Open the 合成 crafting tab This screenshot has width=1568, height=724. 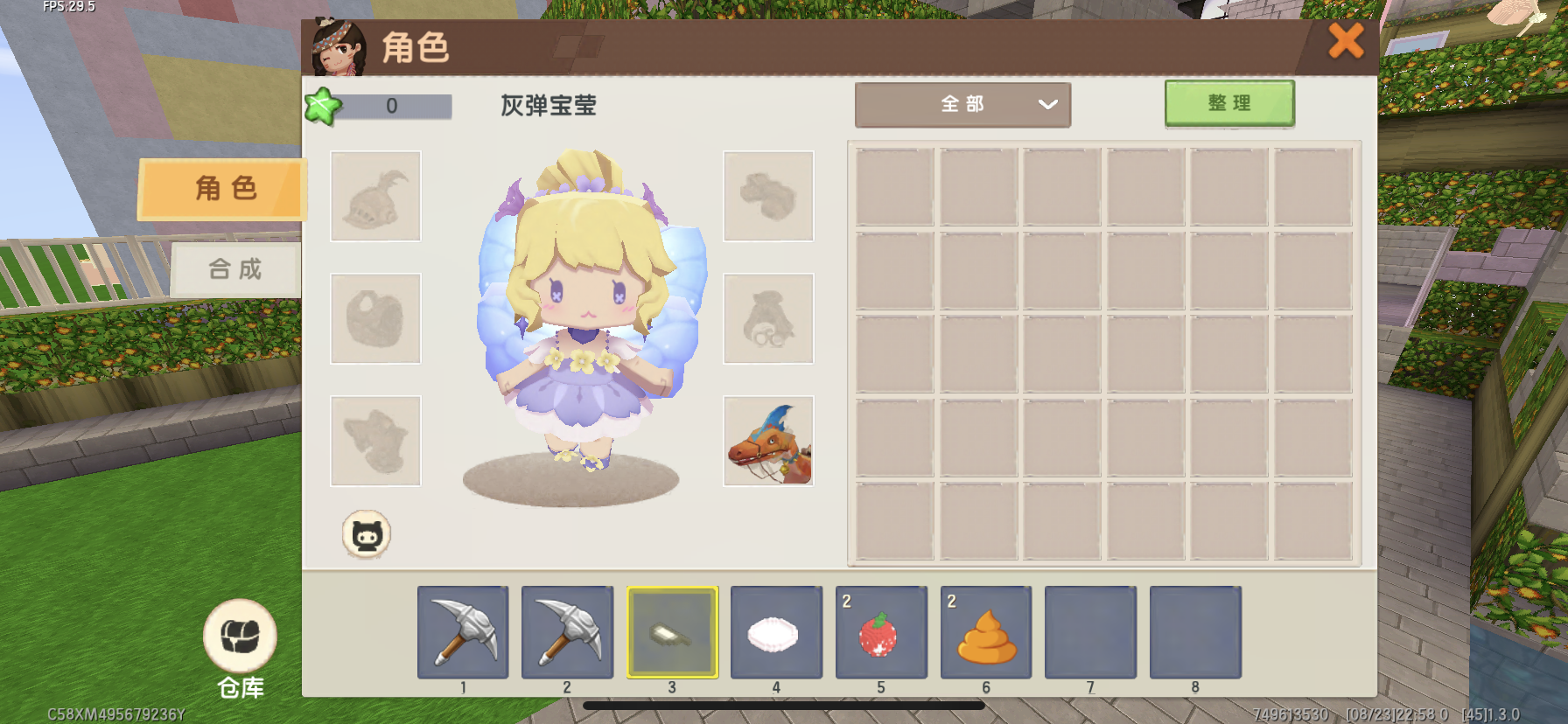point(234,269)
